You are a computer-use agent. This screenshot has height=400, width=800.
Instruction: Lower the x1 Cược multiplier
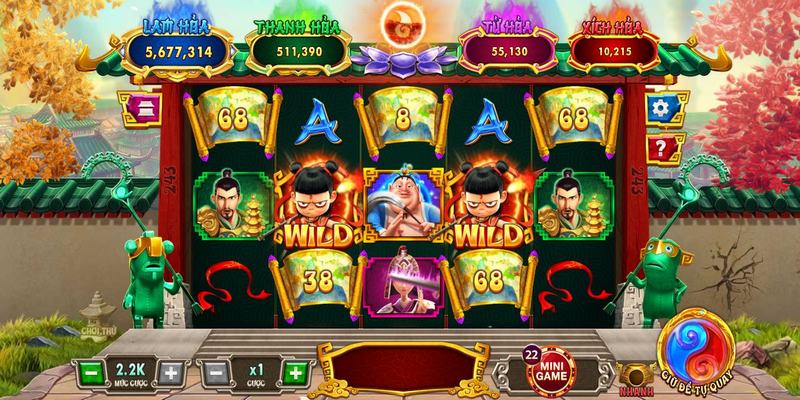[213, 373]
